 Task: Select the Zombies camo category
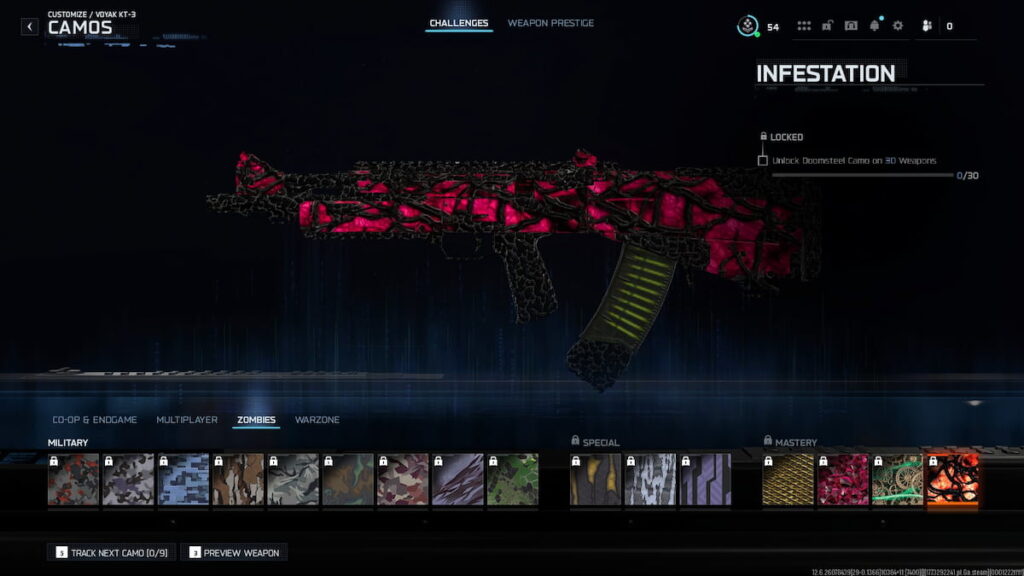[256, 420]
